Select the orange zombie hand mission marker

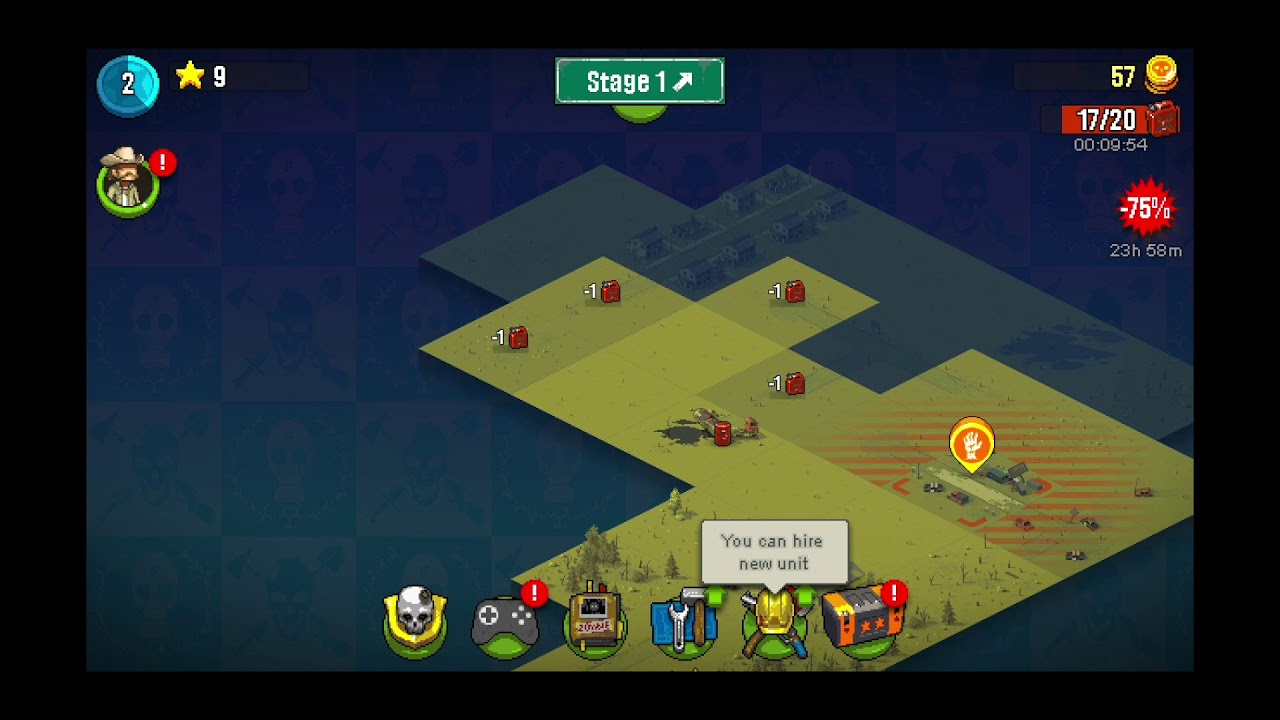971,444
